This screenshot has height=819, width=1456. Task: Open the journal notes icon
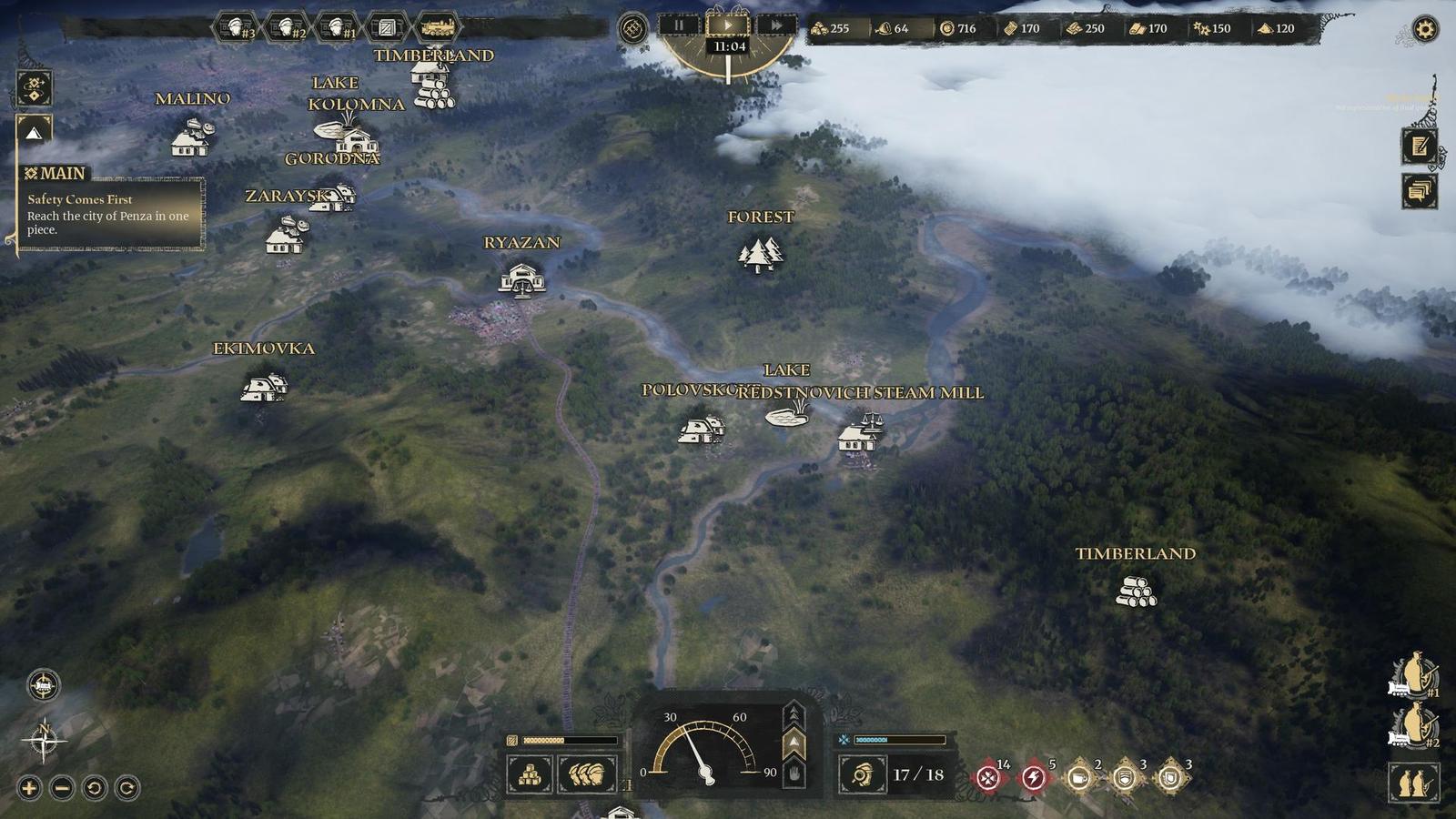coord(1419,146)
